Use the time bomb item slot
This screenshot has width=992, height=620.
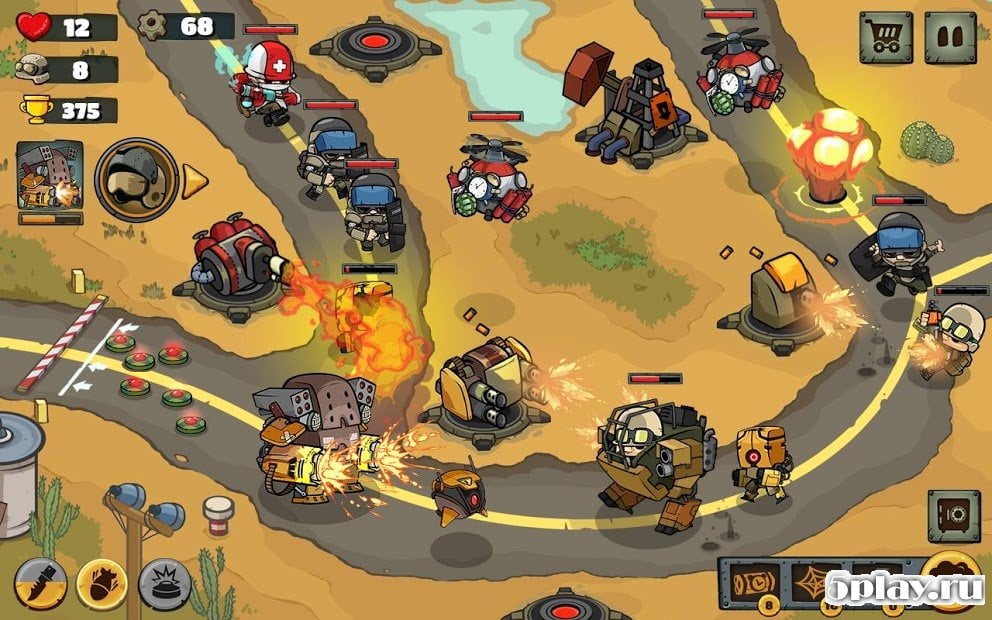point(756,583)
